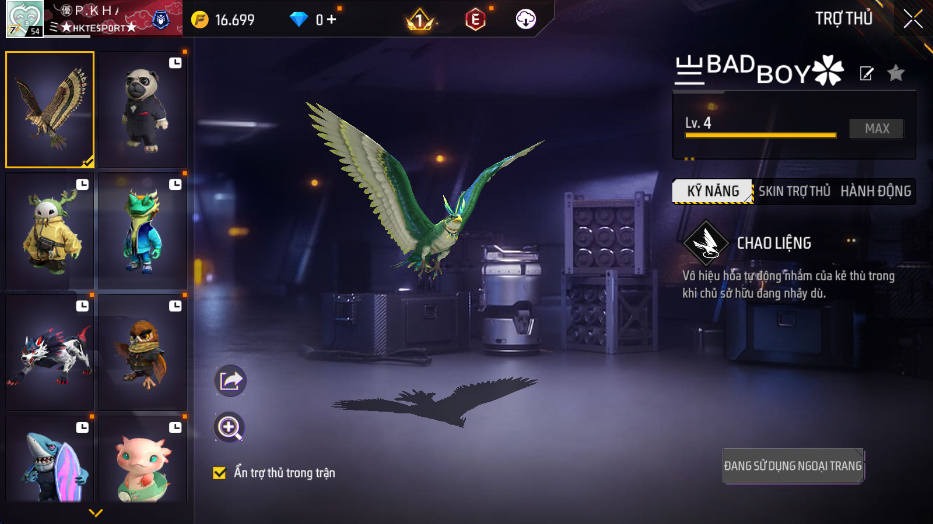This screenshot has height=524, width=933.
Task: Close the pet screen with the X
Action: click(x=912, y=19)
